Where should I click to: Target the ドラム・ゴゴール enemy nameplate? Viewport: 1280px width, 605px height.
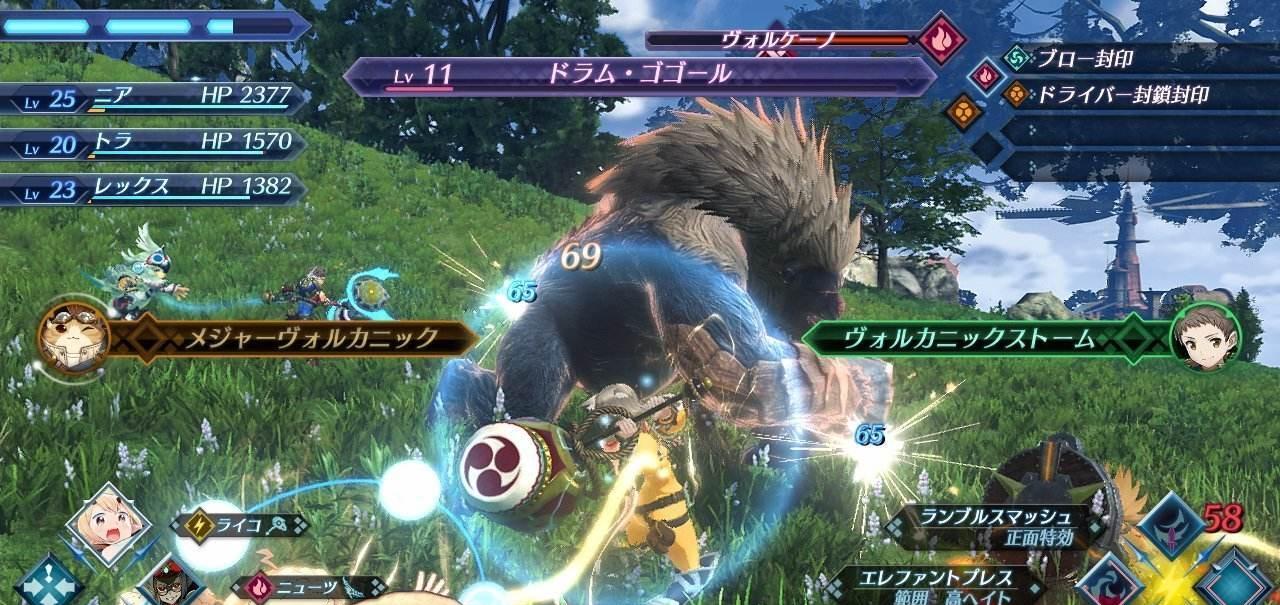(638, 74)
